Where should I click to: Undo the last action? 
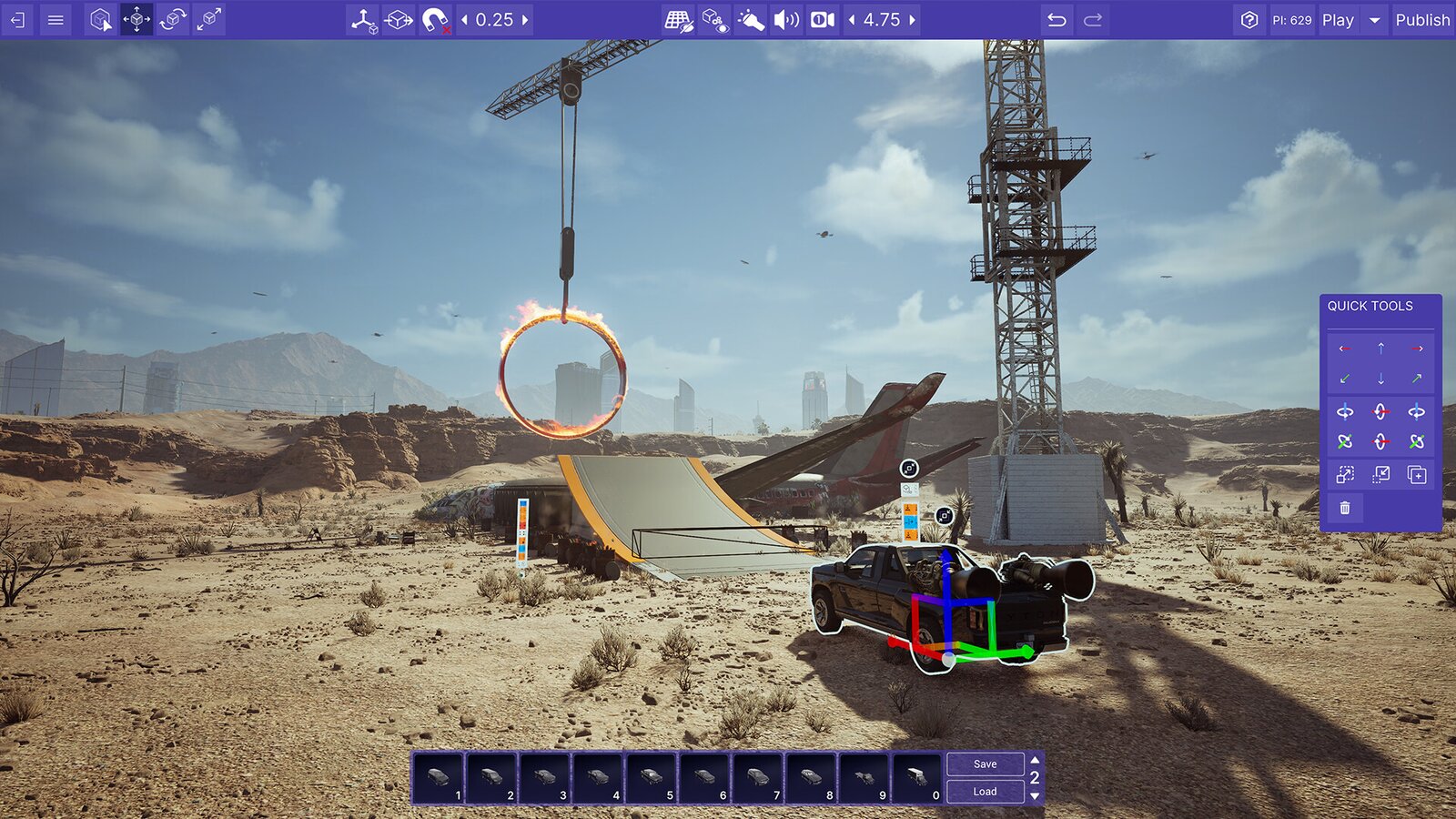pos(1057,19)
